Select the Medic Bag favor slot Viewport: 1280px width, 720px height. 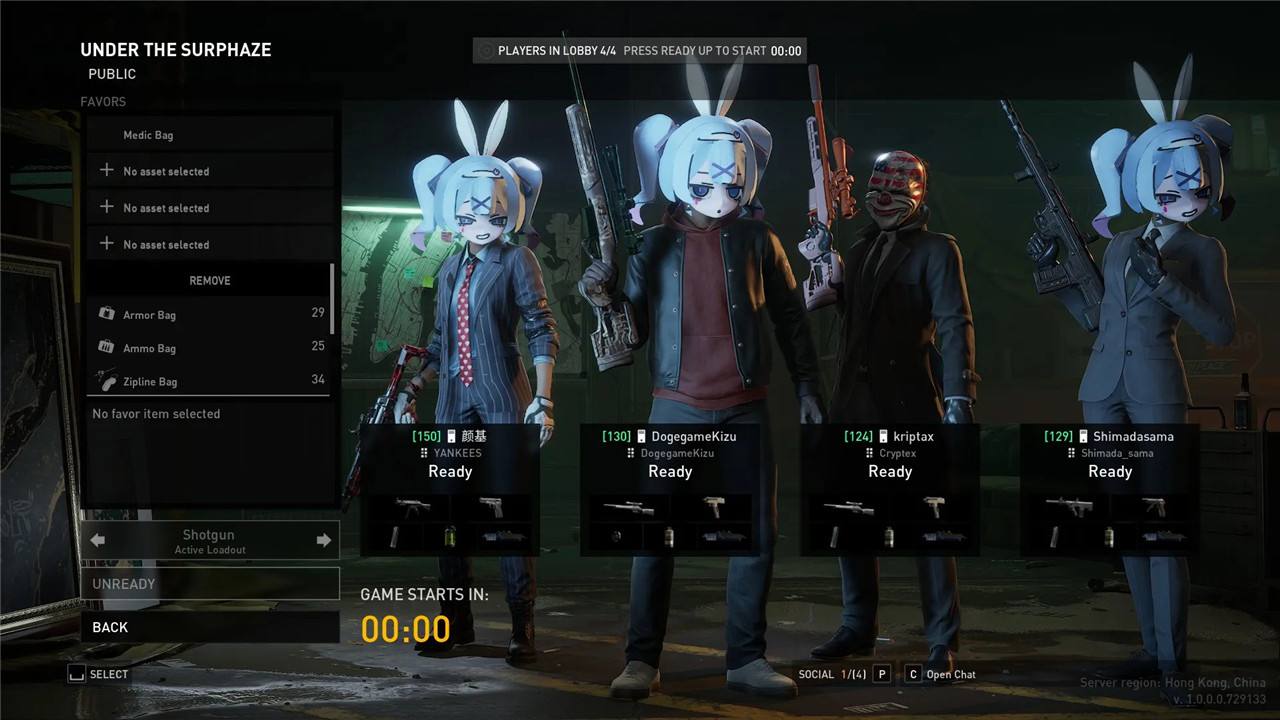pos(210,135)
